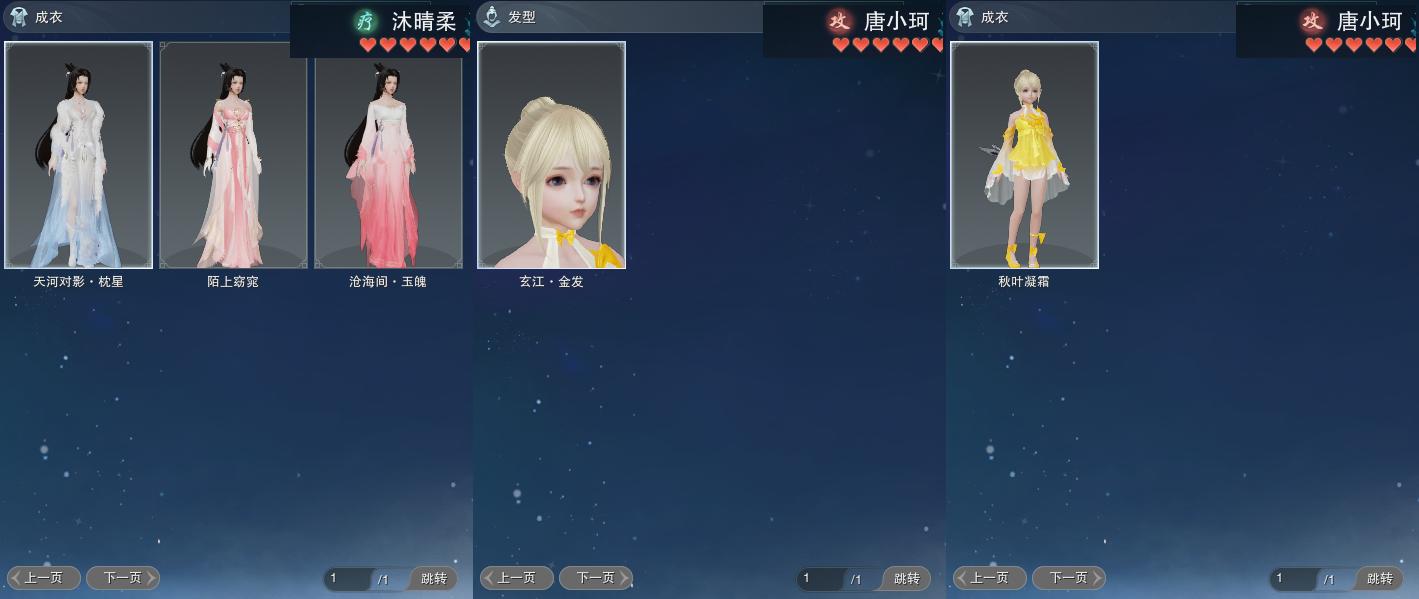The height and width of the screenshot is (599, 1419).
Task: Focus the page number field in 发型 panel
Action: click(822, 579)
